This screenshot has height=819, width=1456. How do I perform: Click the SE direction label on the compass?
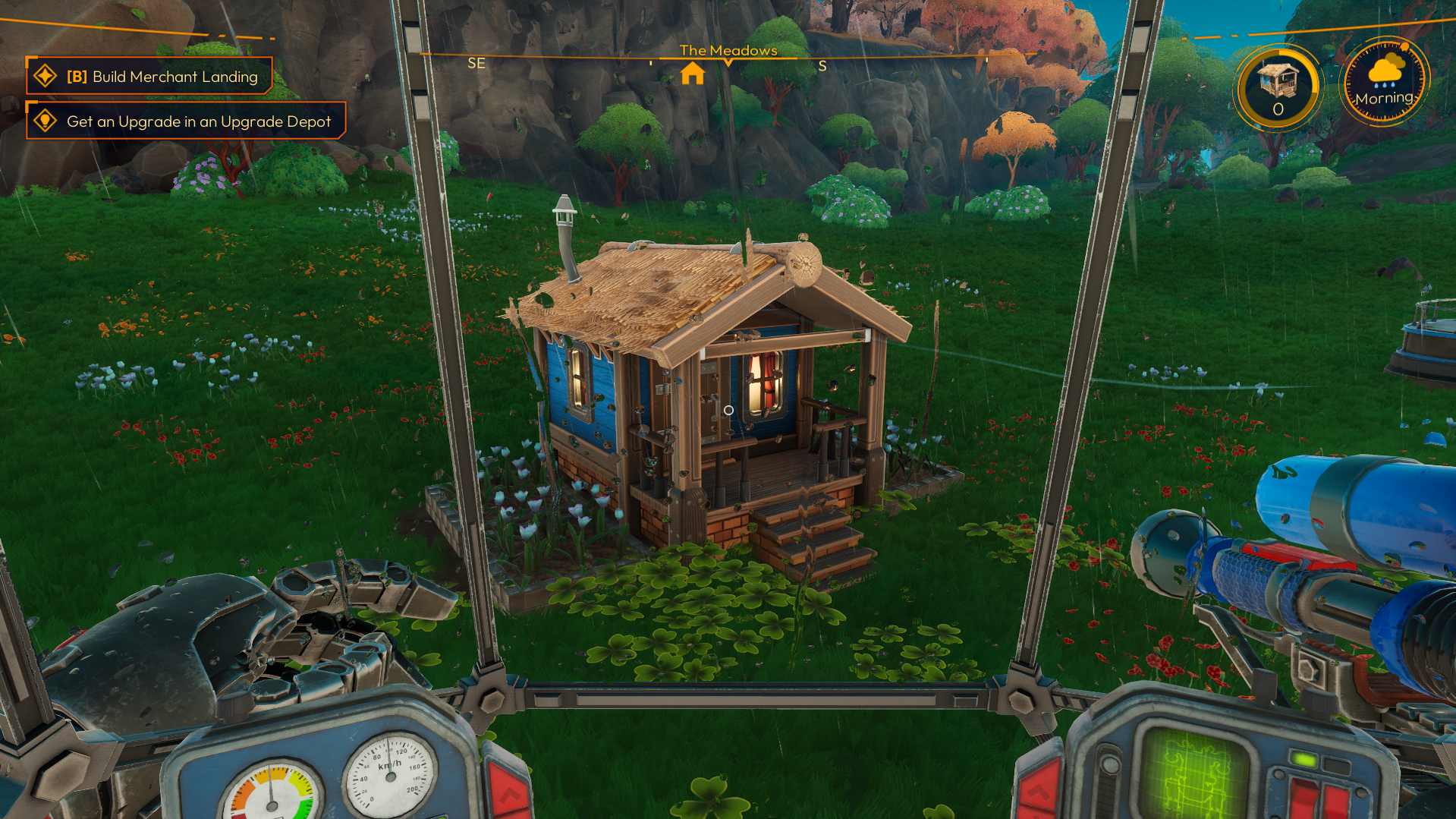click(477, 63)
